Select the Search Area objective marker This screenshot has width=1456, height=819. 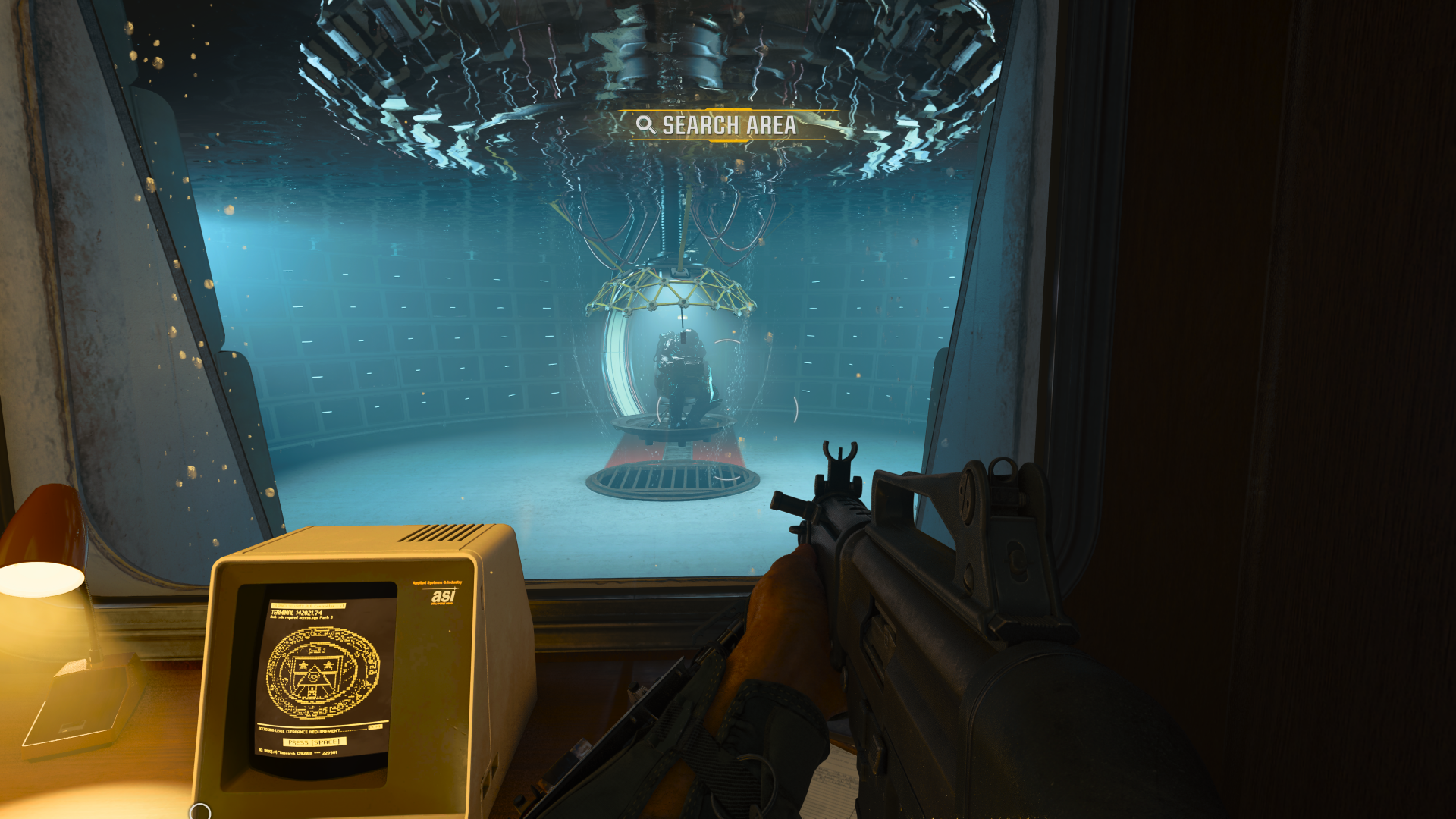[x=717, y=125]
